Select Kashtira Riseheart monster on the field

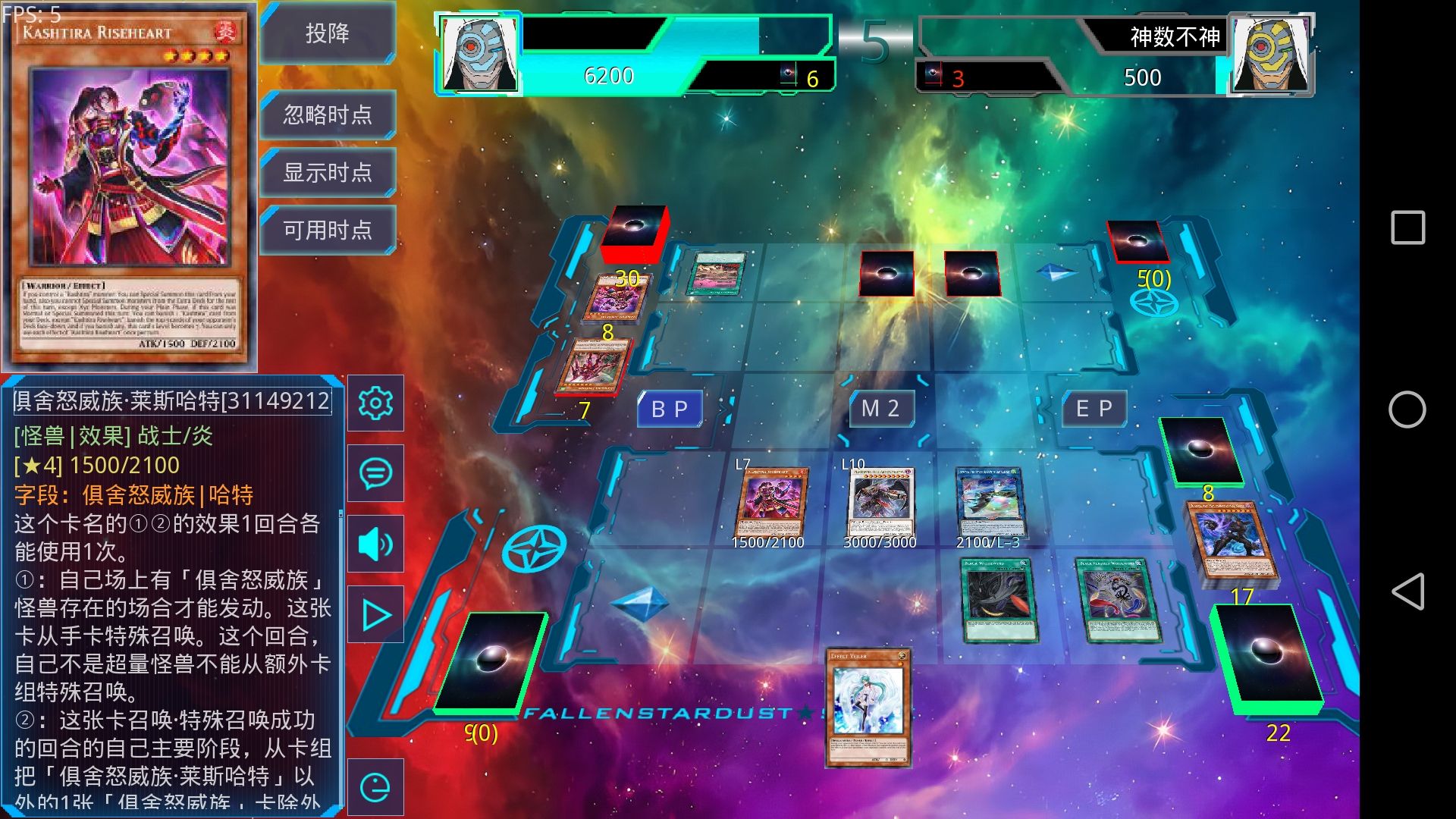770,502
